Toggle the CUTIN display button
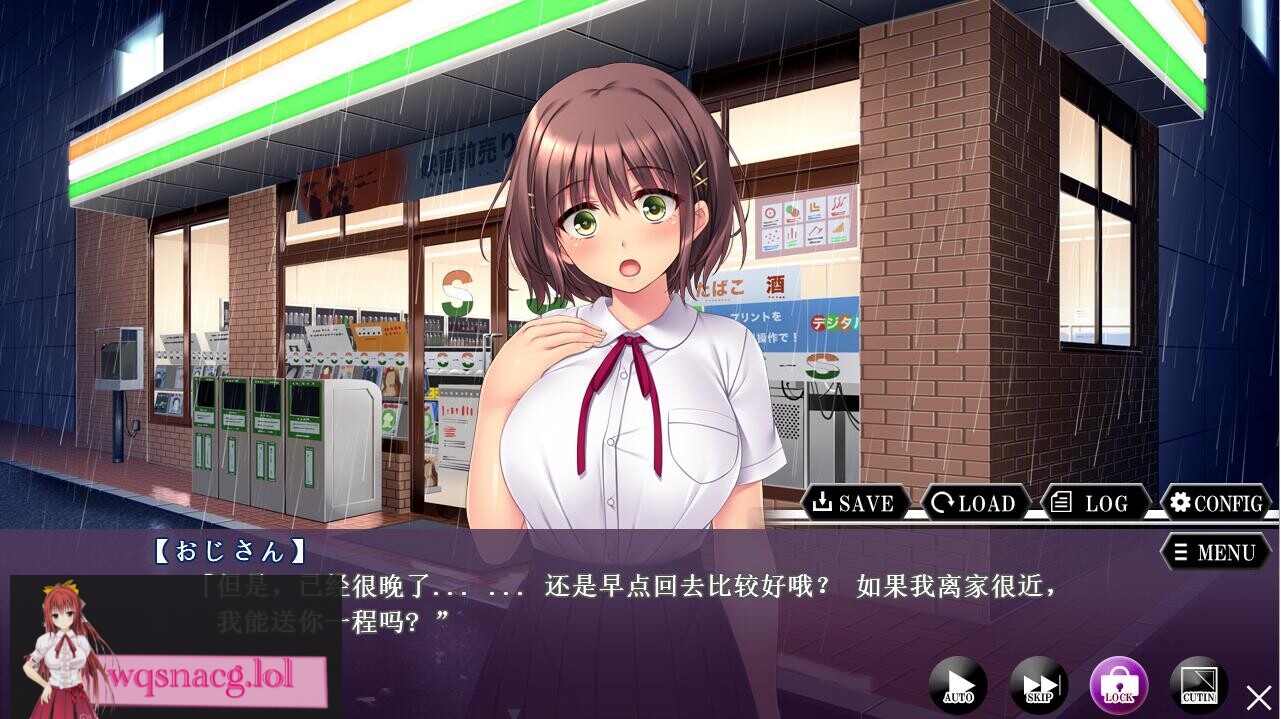1281x719 pixels. pos(1199,685)
